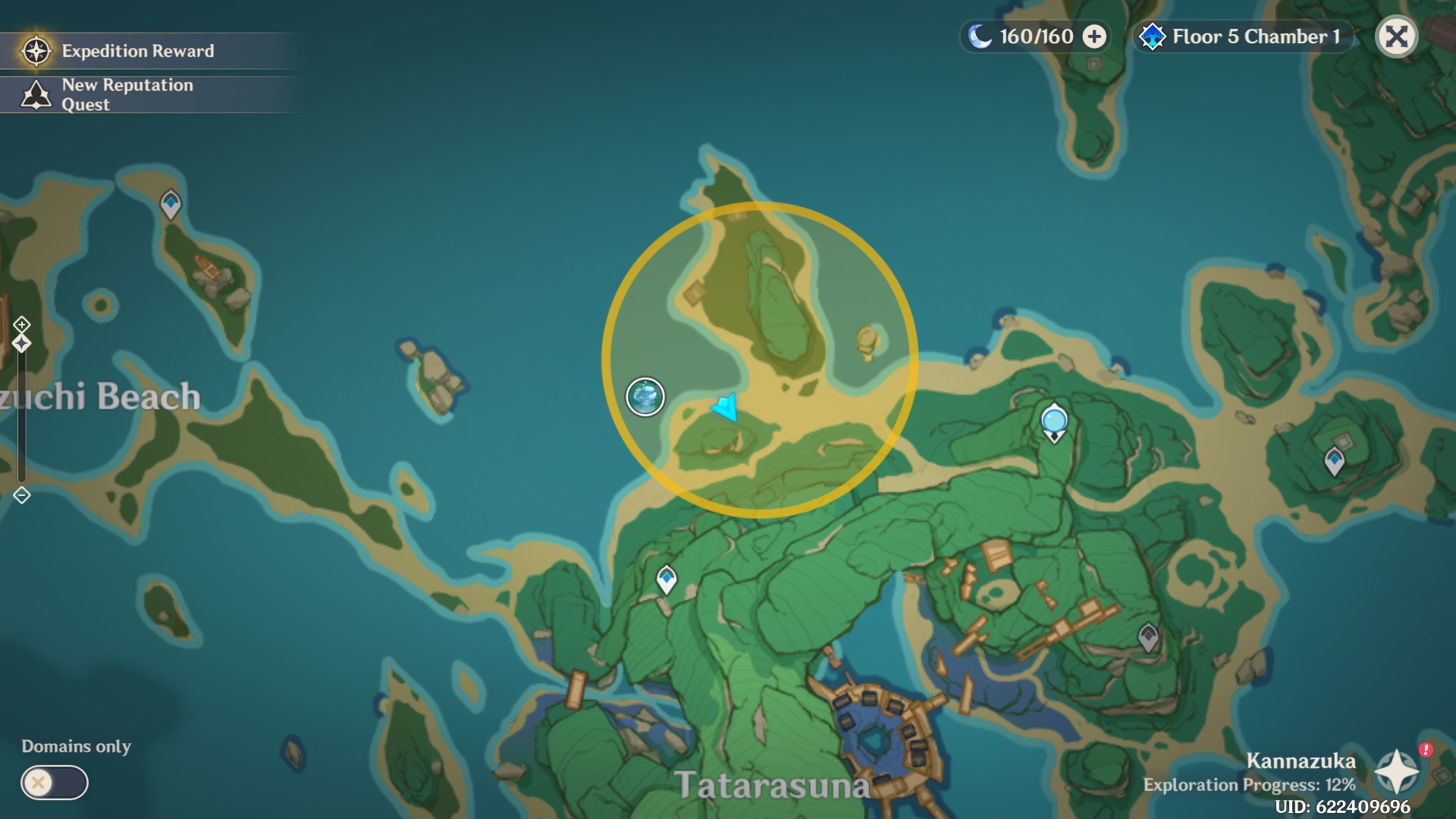1456x819 pixels.
Task: Click the teleport waypoint above Tatarasuna
Action: pos(667,577)
